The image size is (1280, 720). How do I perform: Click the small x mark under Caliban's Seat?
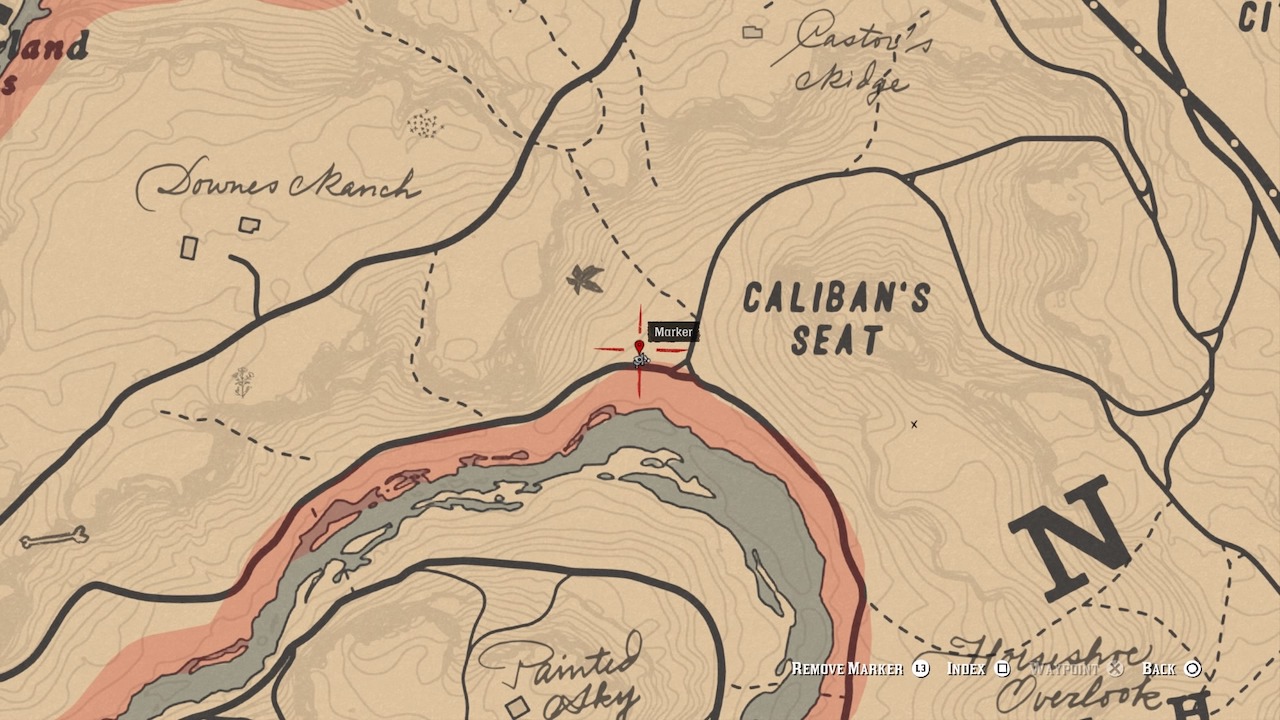click(914, 424)
